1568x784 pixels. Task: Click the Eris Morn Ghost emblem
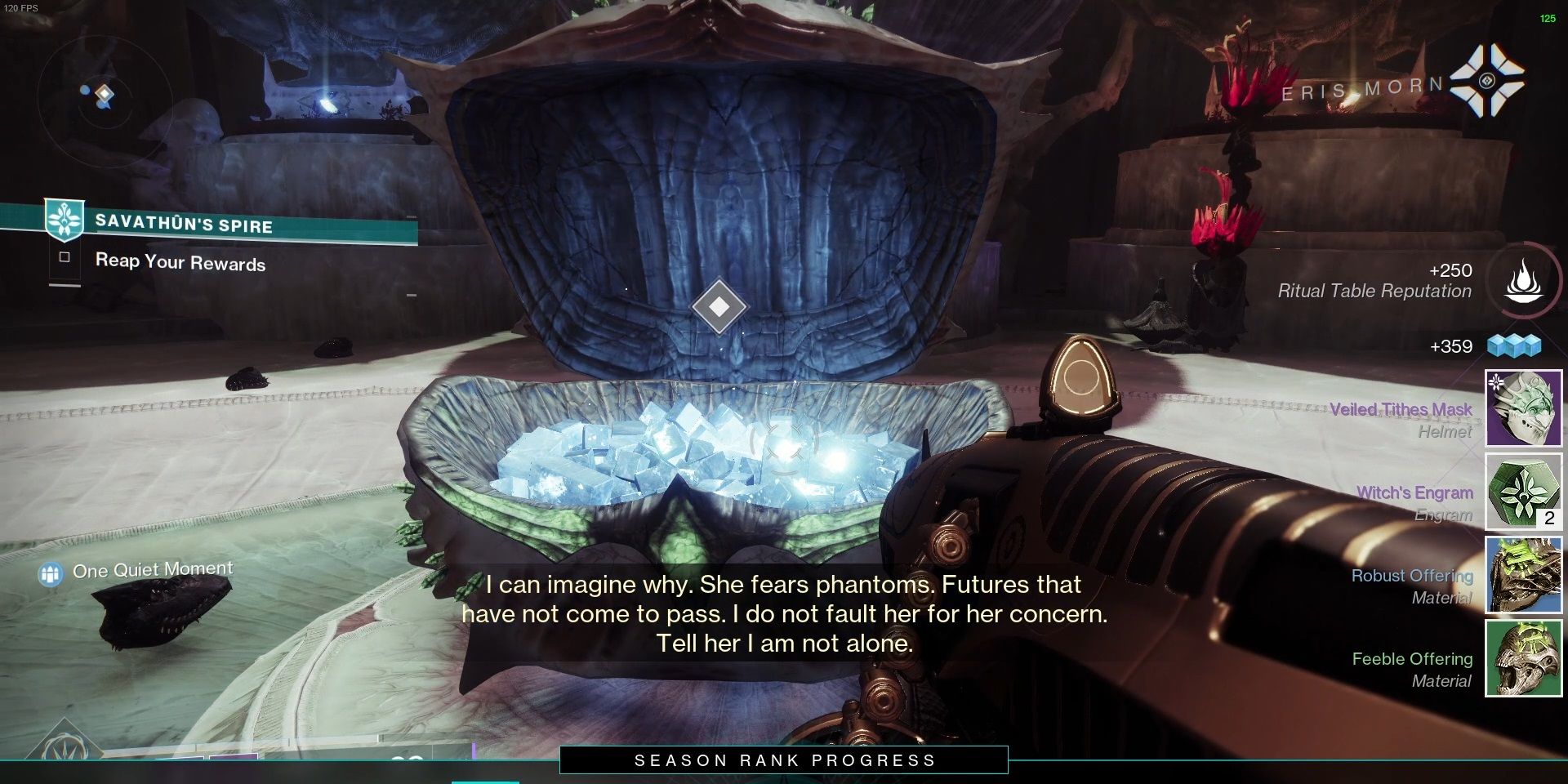pyautogui.click(x=1486, y=80)
